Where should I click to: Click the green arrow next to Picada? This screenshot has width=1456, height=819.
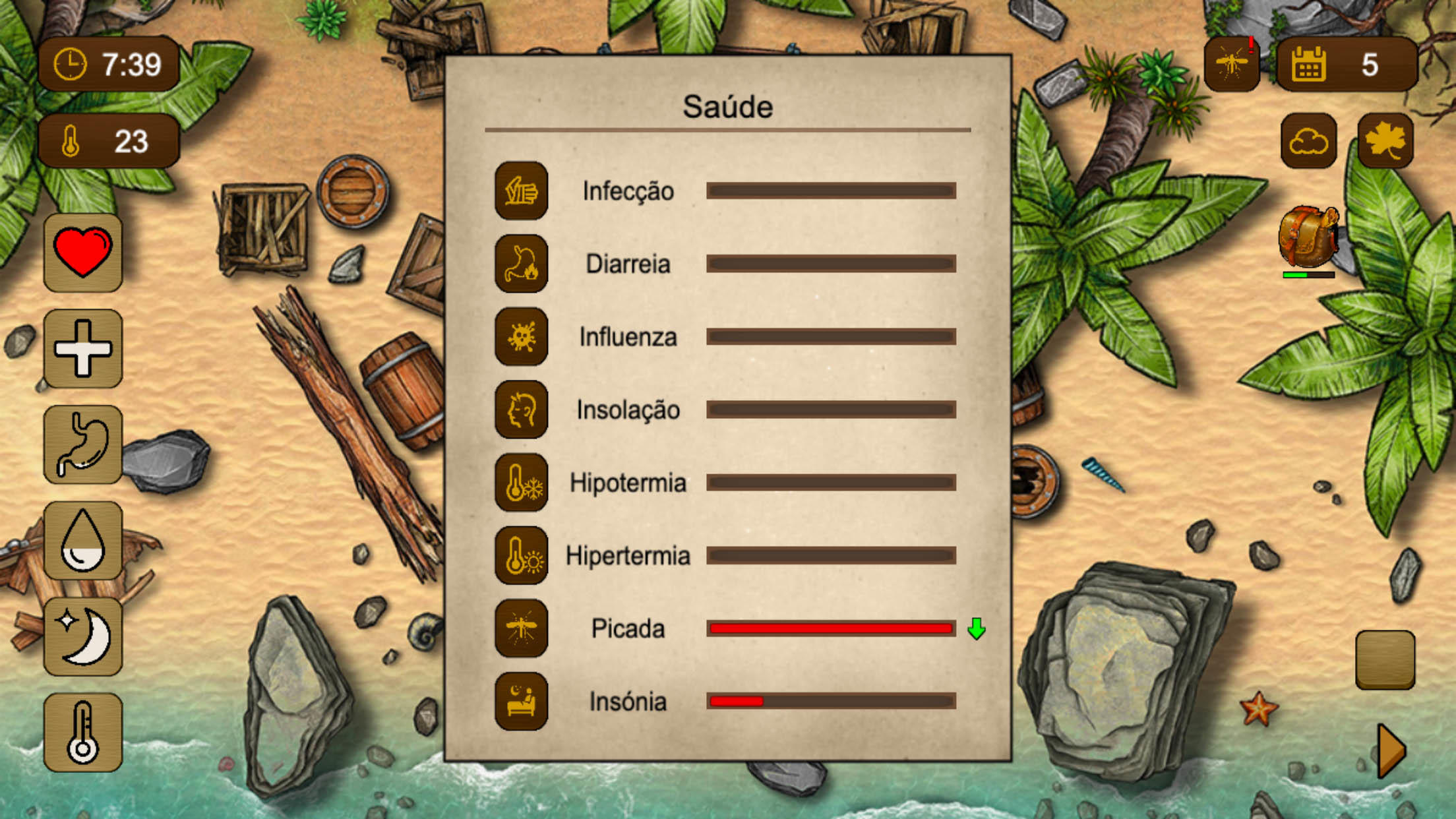[976, 629]
